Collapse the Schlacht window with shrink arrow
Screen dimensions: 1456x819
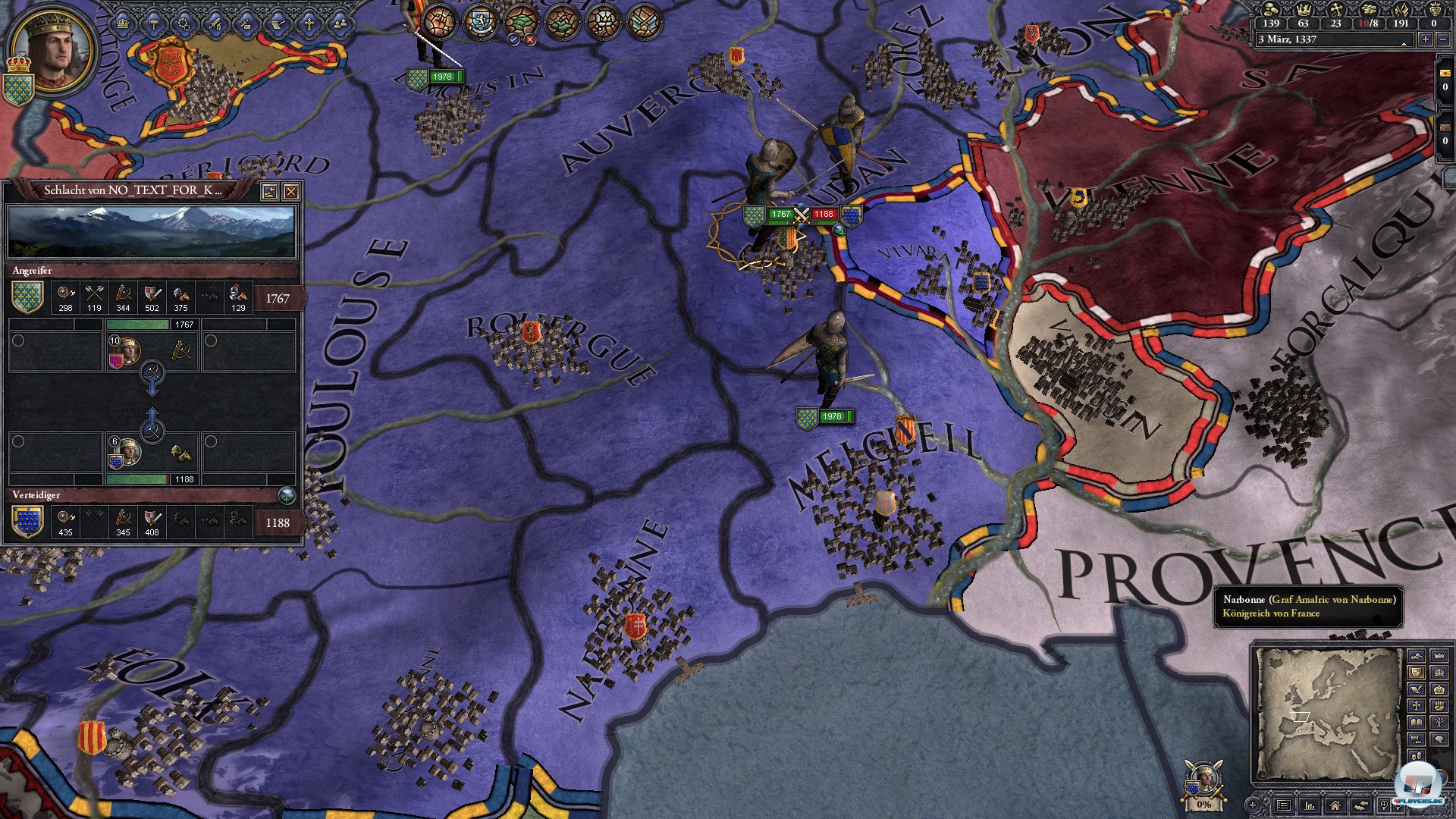(x=271, y=192)
